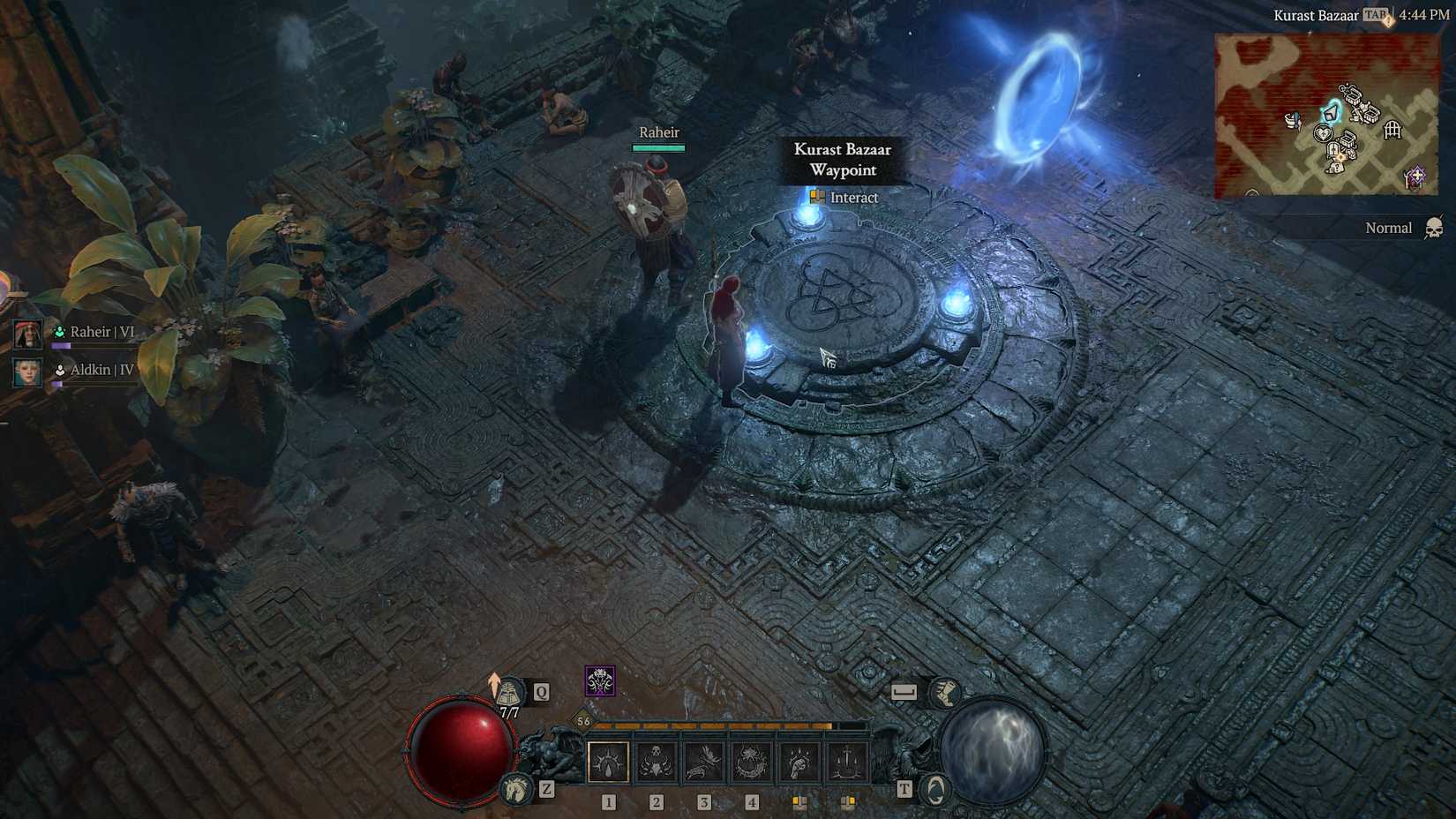
Task: Click the evade boots icon near the right orb
Action: click(x=944, y=691)
